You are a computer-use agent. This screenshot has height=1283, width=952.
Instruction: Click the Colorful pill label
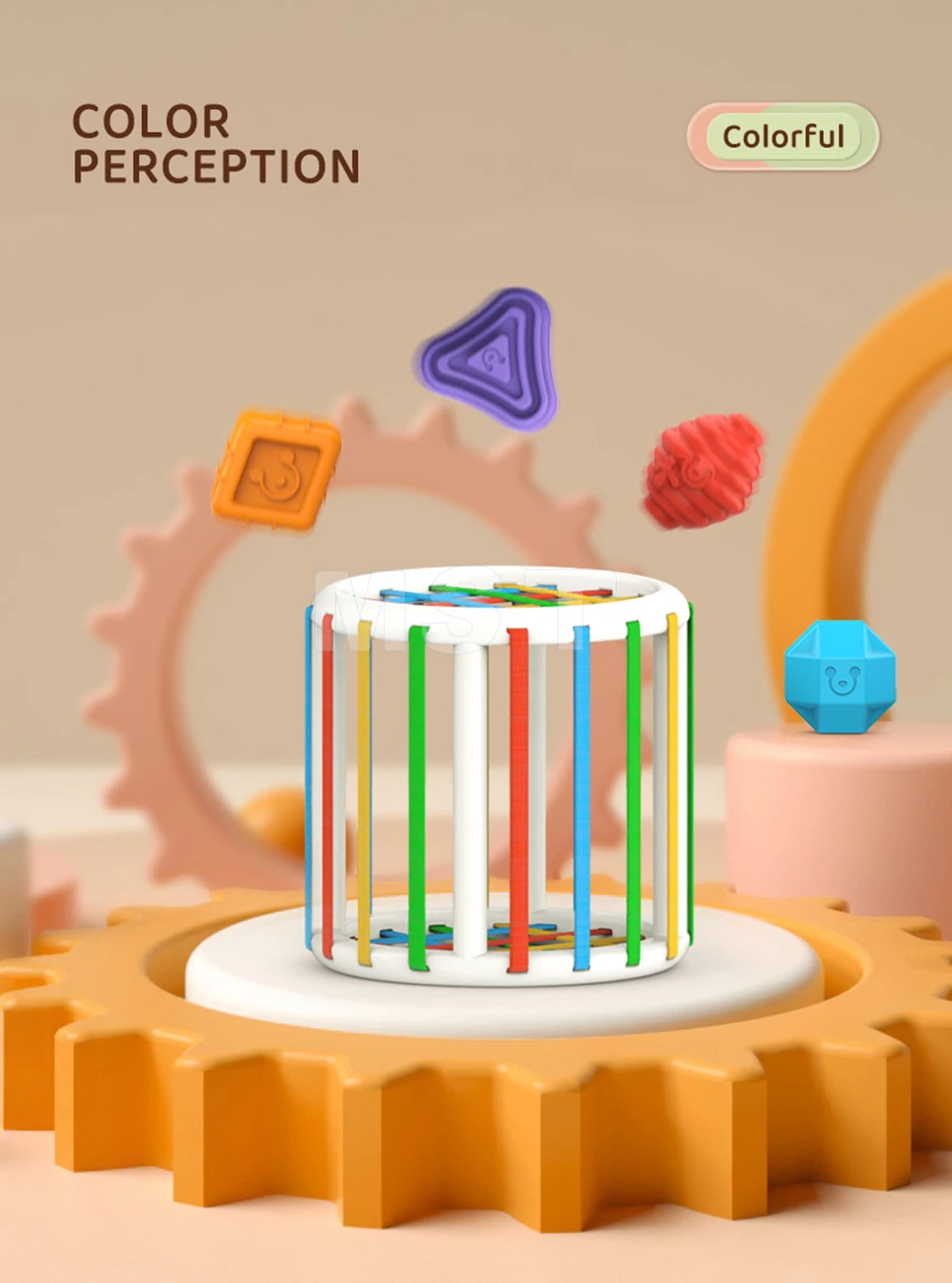tap(782, 136)
